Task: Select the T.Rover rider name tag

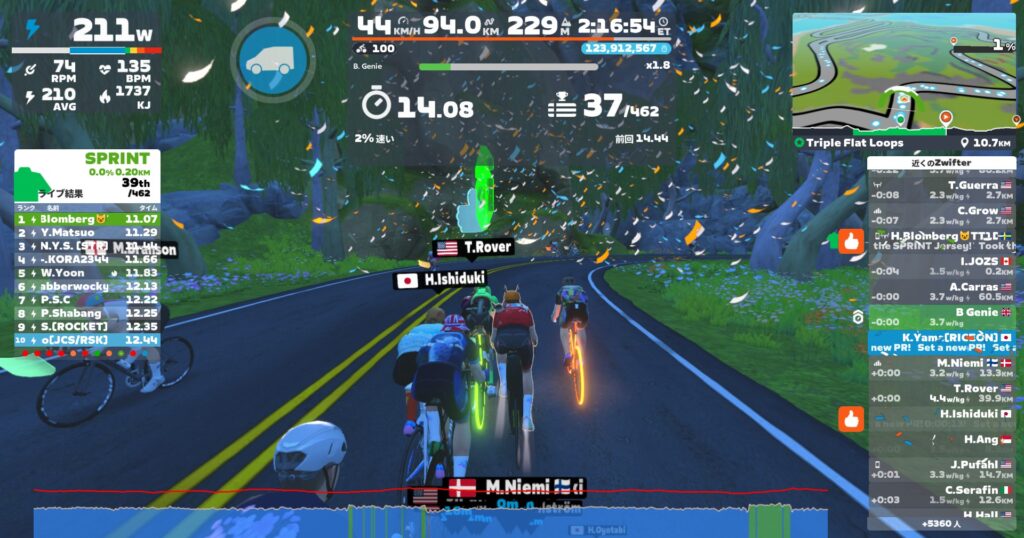Action: [473, 247]
